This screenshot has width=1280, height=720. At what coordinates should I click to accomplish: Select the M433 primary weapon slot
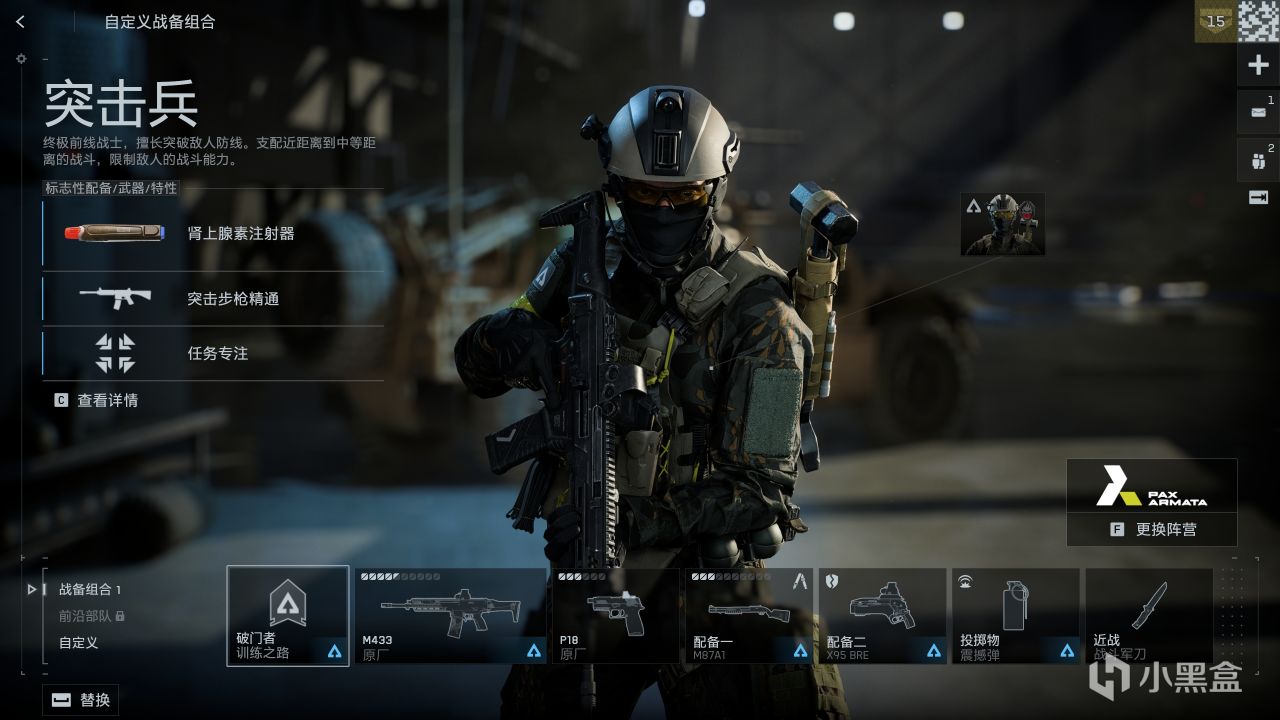(x=450, y=615)
